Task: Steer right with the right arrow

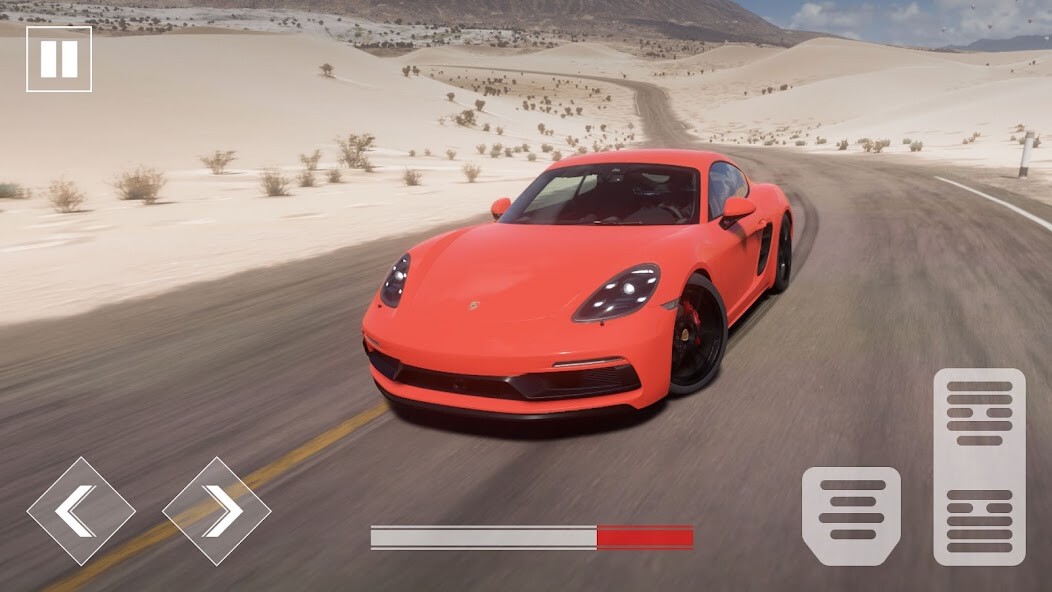Action: pyautogui.click(x=217, y=511)
